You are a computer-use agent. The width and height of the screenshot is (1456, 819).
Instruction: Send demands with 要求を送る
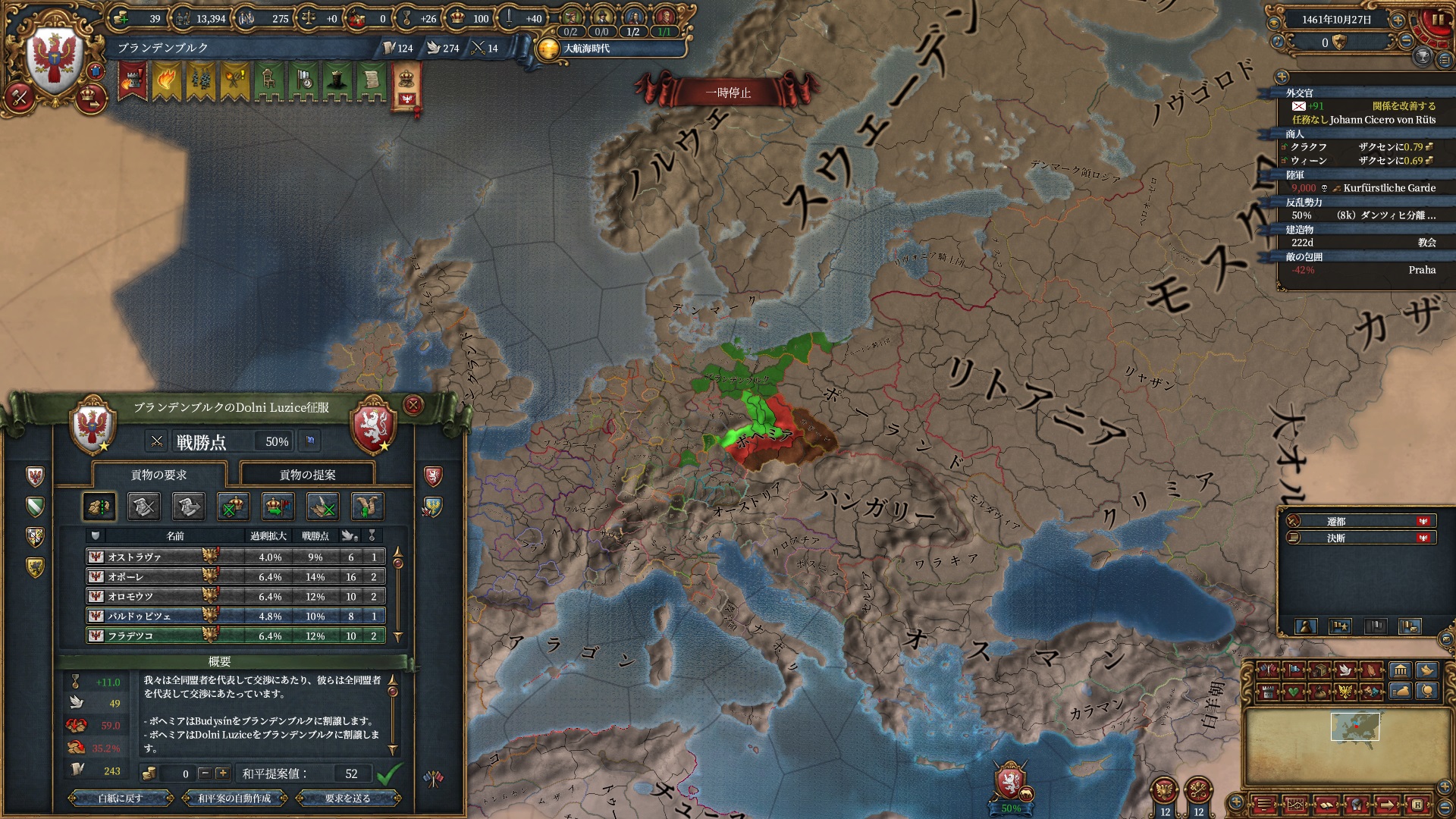coord(347,798)
